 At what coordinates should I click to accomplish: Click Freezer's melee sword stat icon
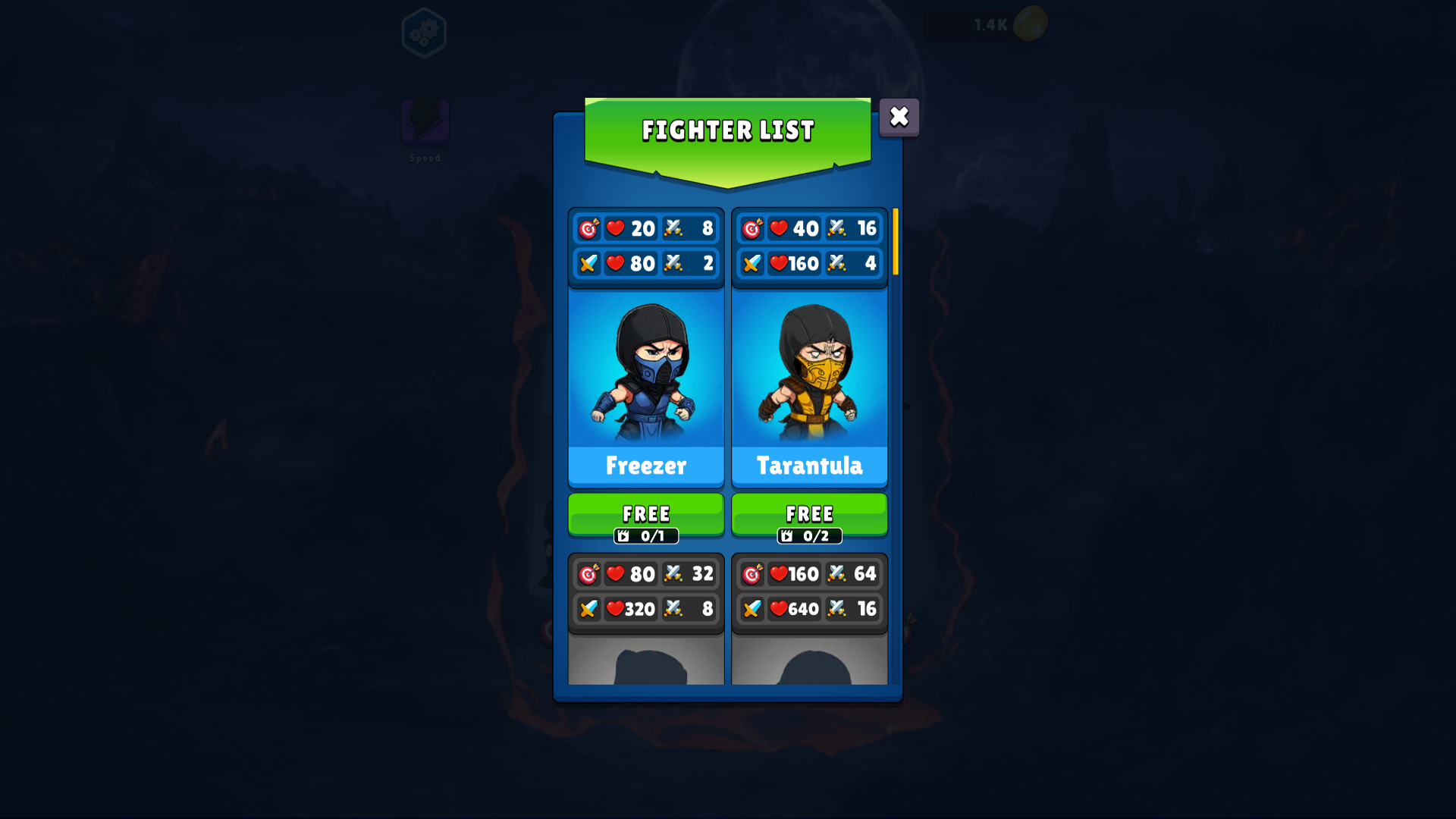pos(589,264)
